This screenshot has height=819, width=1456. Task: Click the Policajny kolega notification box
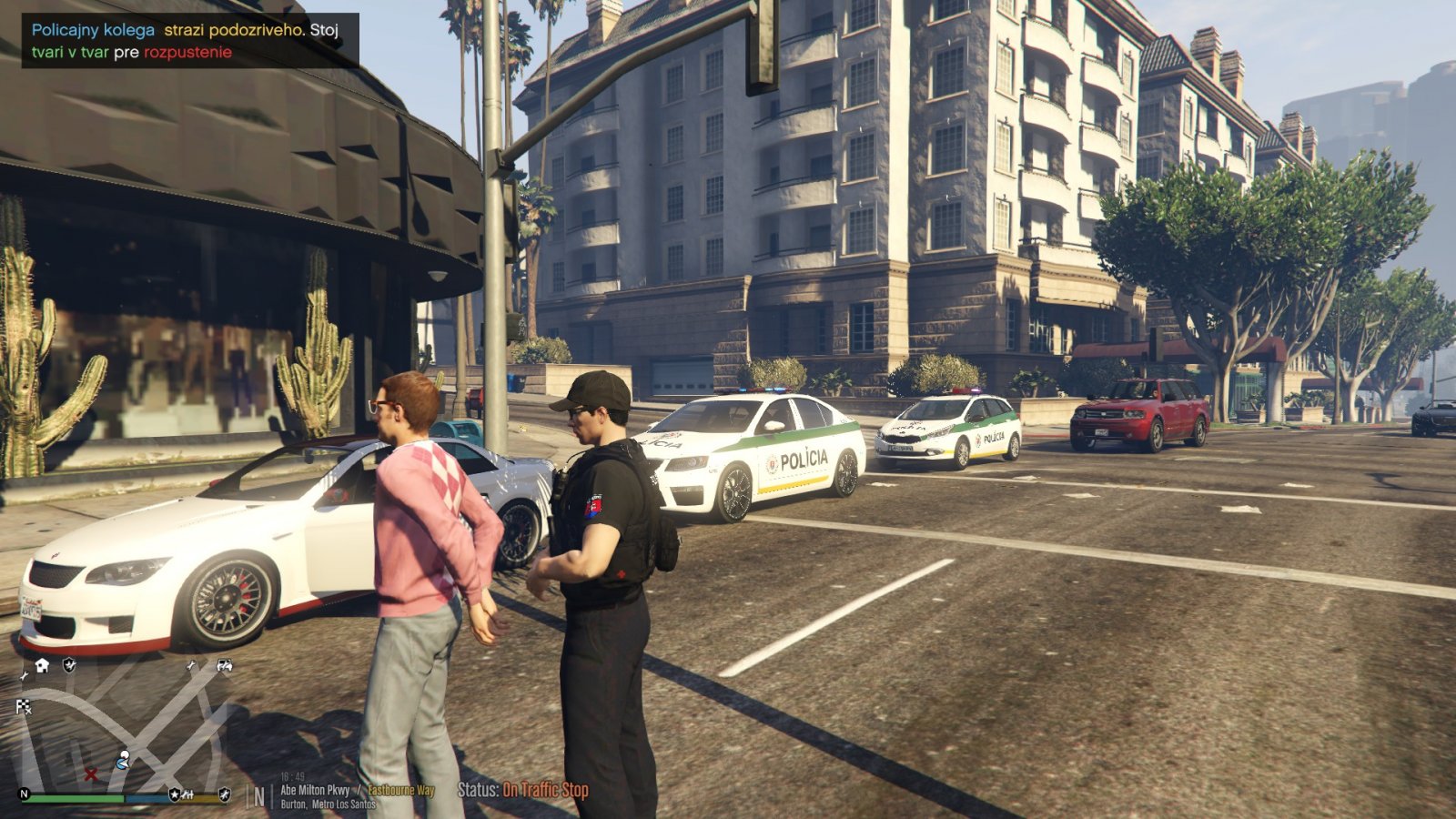pos(190,41)
